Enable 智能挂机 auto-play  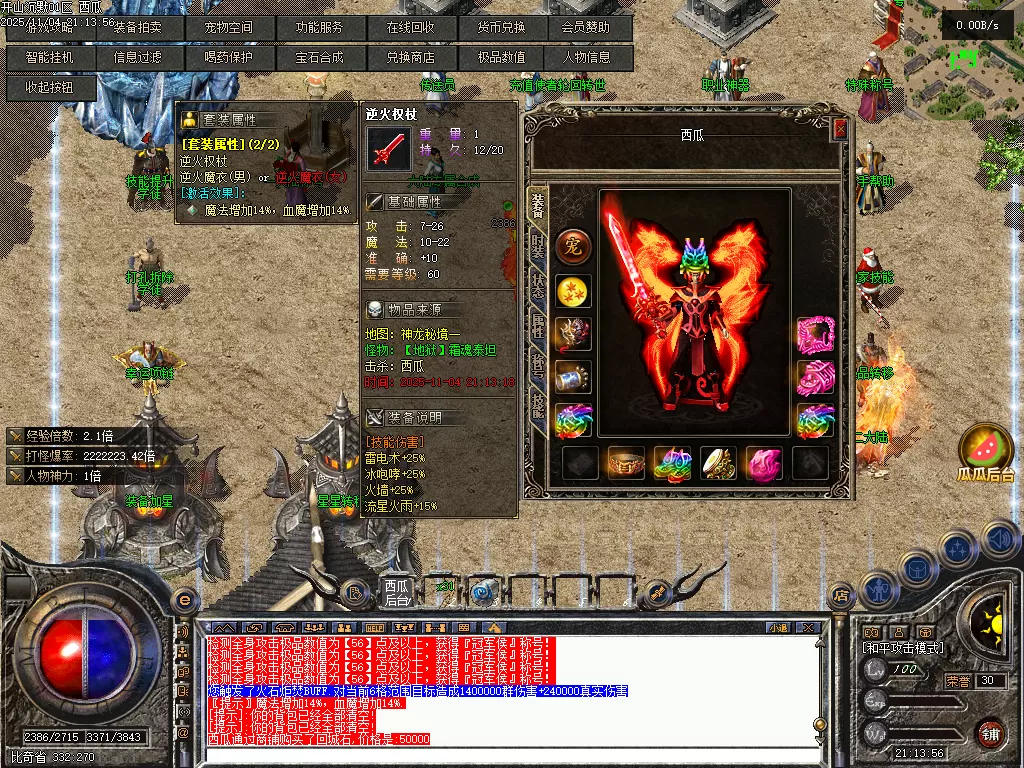tap(50, 58)
